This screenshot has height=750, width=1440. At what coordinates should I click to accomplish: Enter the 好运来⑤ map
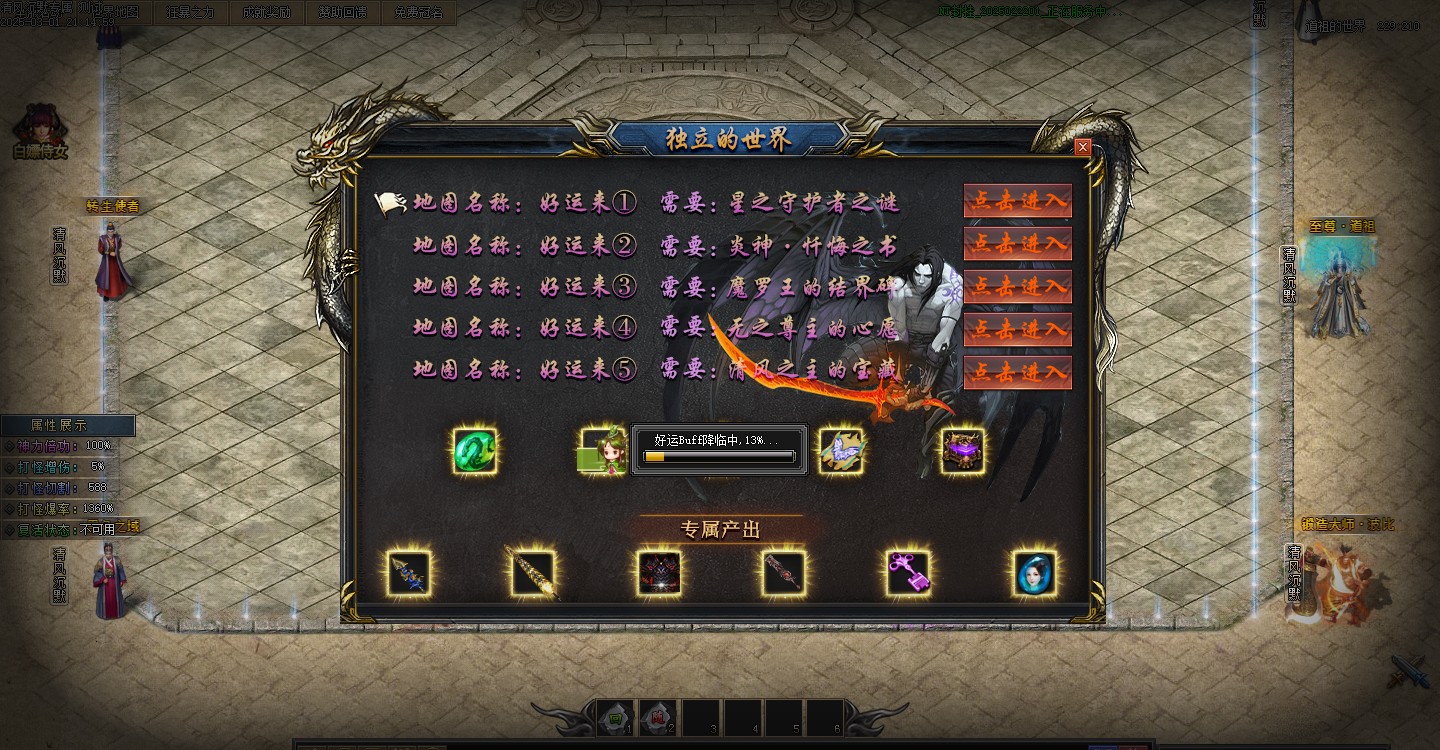[1017, 373]
